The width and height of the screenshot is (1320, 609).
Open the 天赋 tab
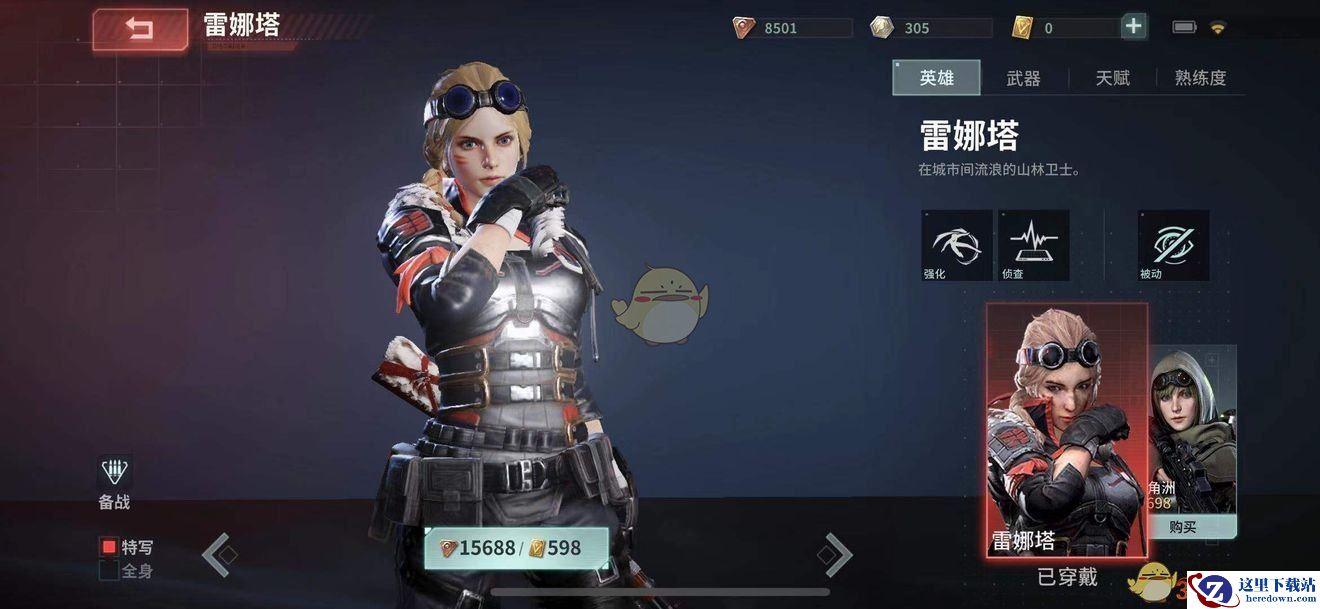click(1112, 78)
